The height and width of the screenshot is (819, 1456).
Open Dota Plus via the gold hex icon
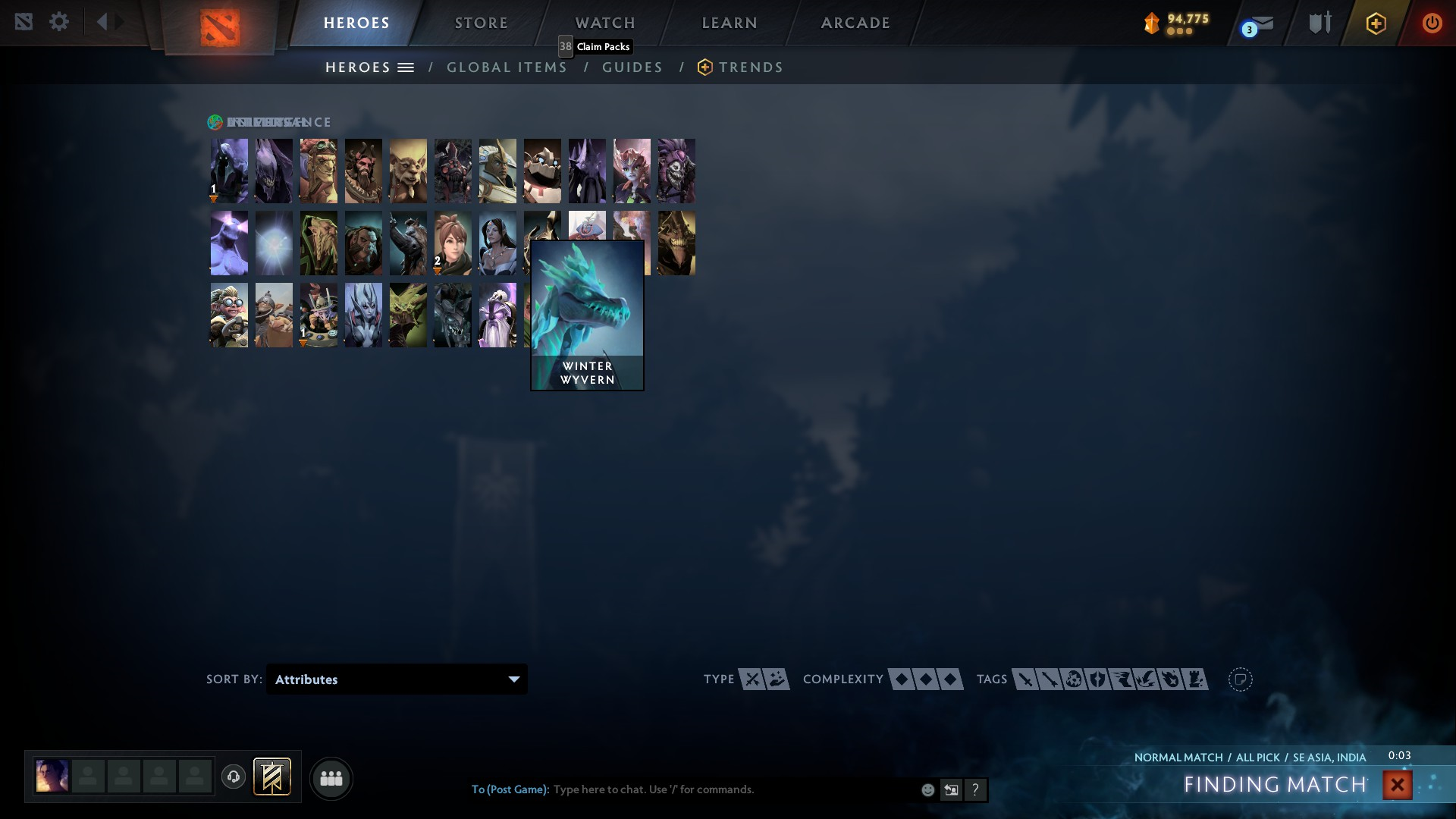pyautogui.click(x=1376, y=23)
